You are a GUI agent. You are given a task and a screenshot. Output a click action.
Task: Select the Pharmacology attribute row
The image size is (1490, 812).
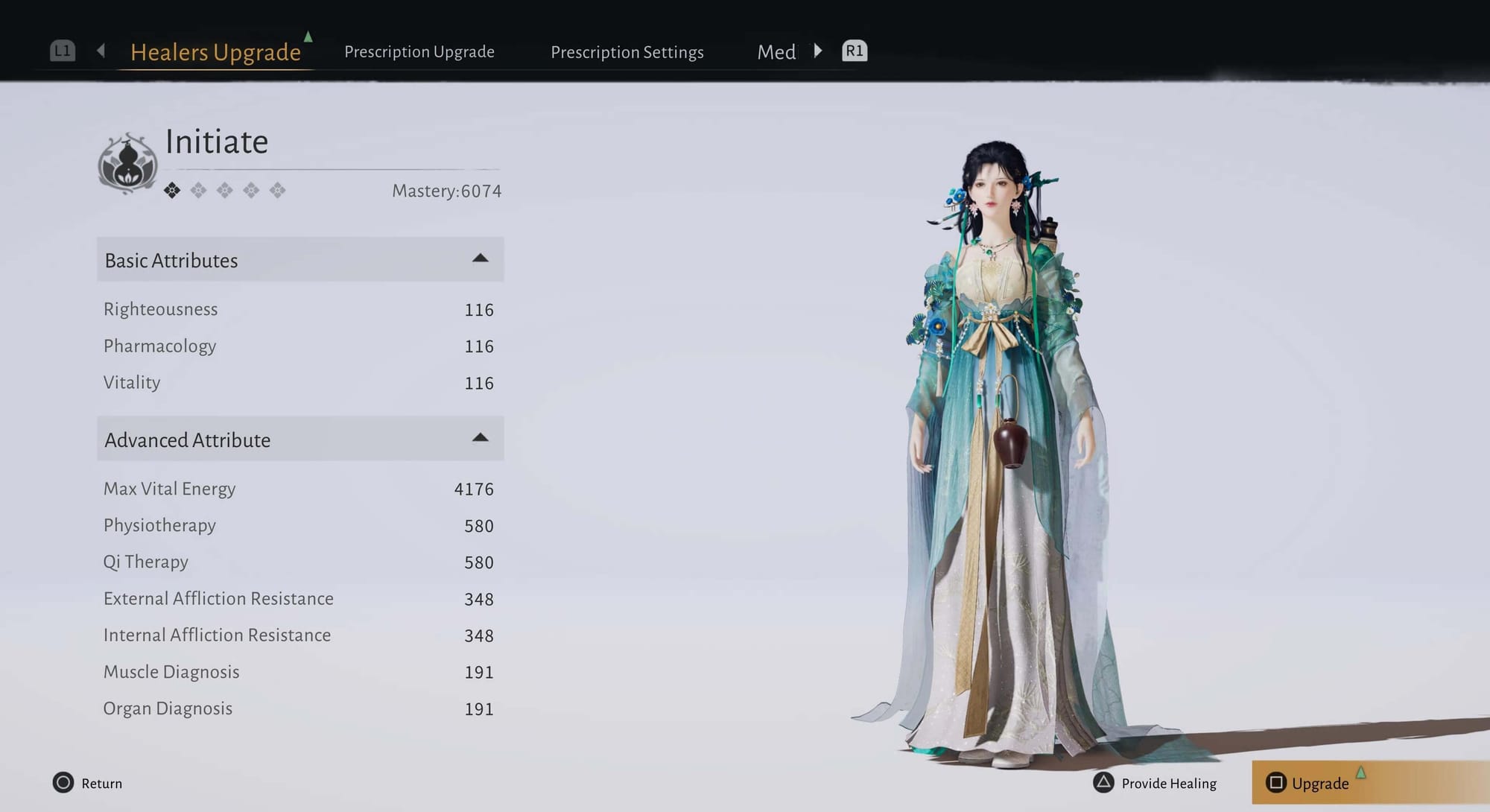[x=298, y=346]
